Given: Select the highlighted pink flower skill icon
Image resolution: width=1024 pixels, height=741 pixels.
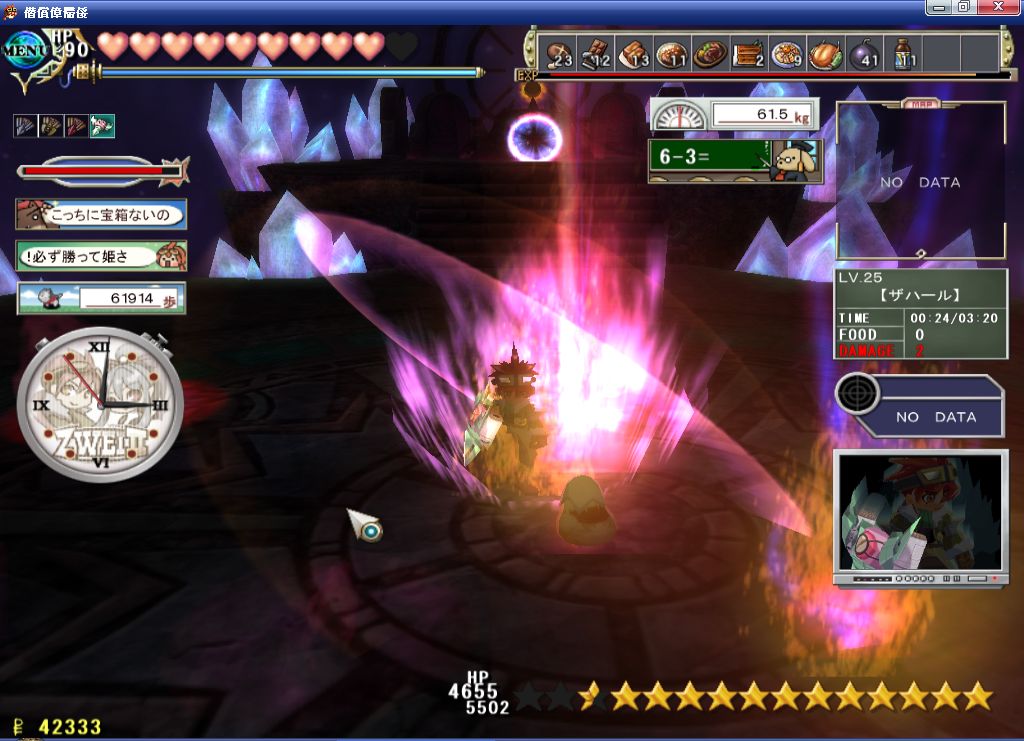Looking at the screenshot, I should (102, 126).
